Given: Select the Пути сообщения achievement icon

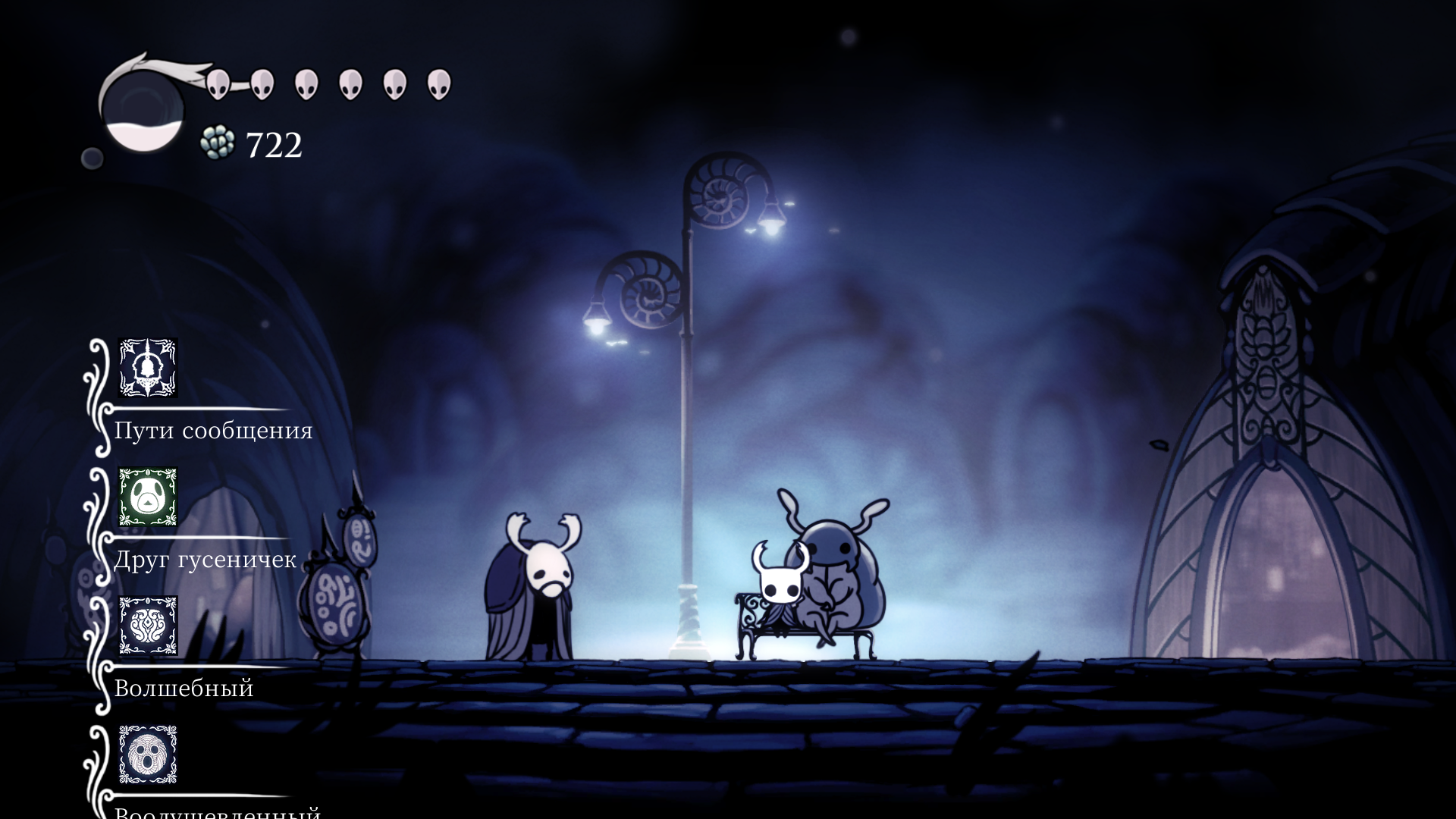Looking at the screenshot, I should pyautogui.click(x=148, y=368).
